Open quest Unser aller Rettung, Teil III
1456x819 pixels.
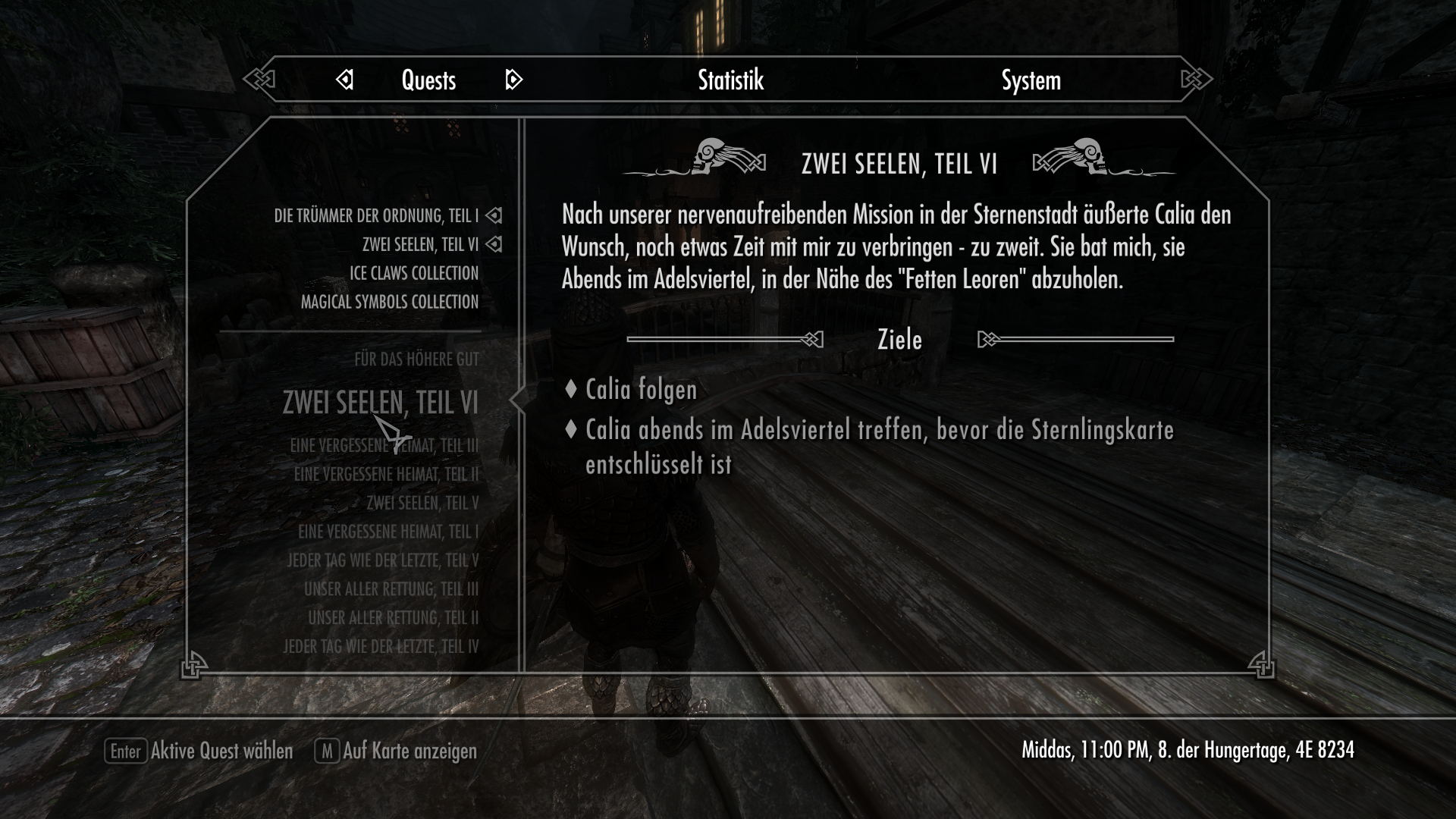tap(391, 589)
